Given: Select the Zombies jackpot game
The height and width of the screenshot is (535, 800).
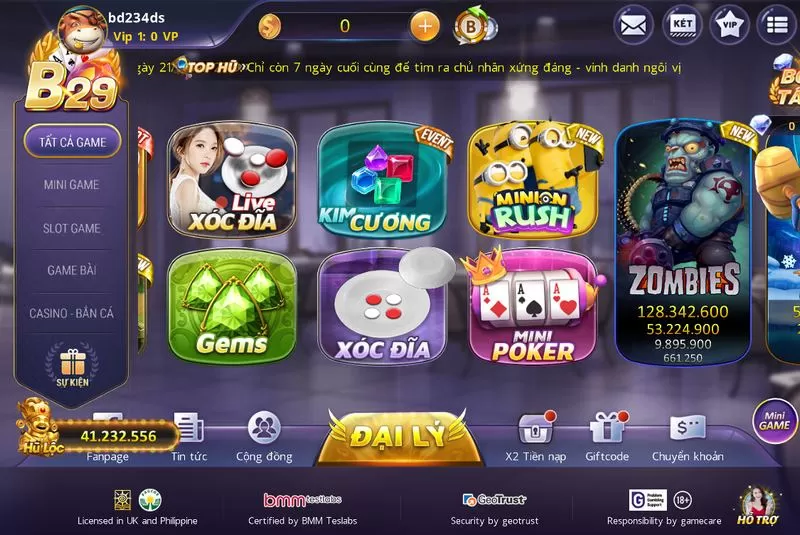Looking at the screenshot, I should coord(685,245).
